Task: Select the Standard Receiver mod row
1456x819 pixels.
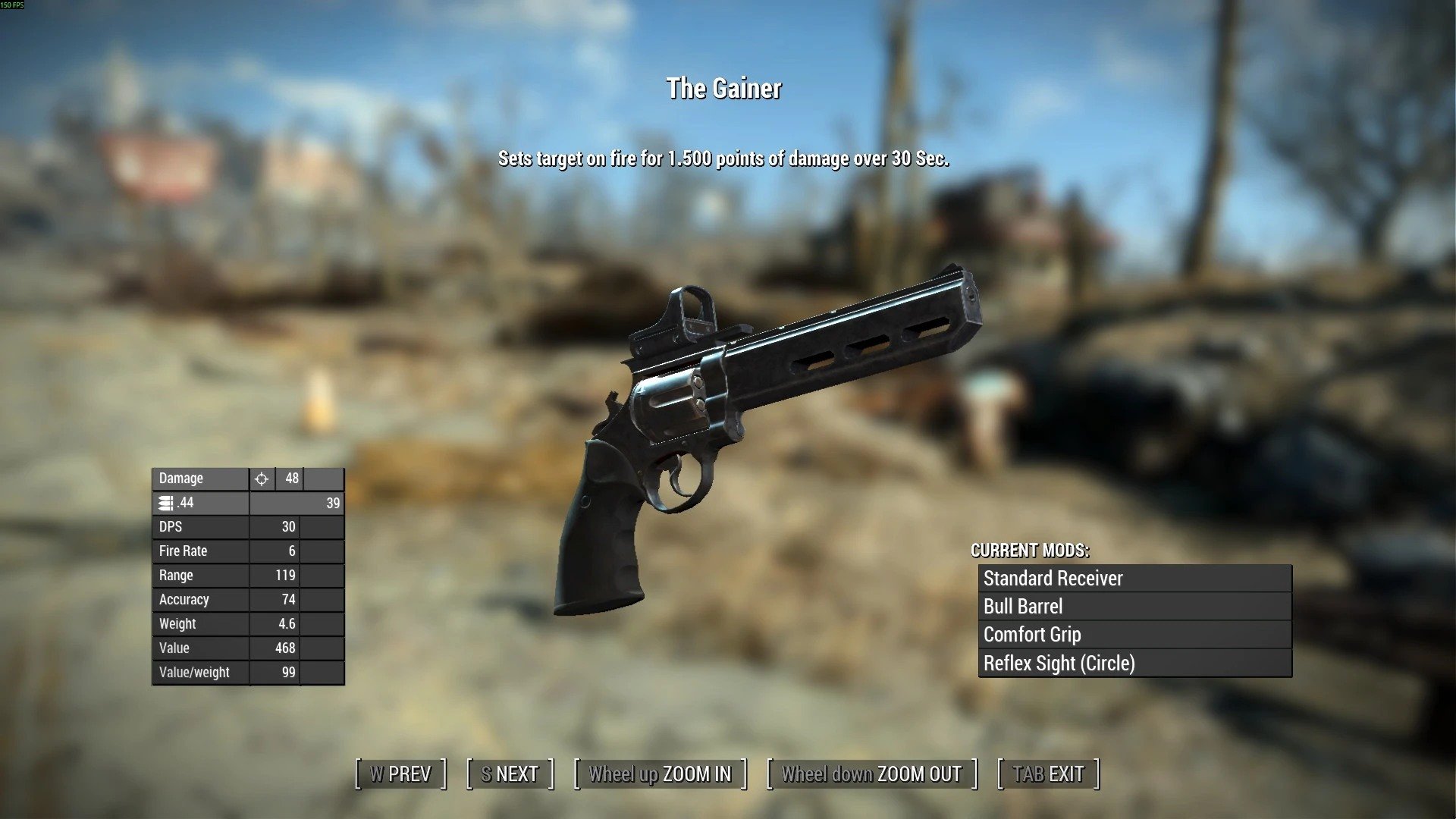Action: [1134, 579]
